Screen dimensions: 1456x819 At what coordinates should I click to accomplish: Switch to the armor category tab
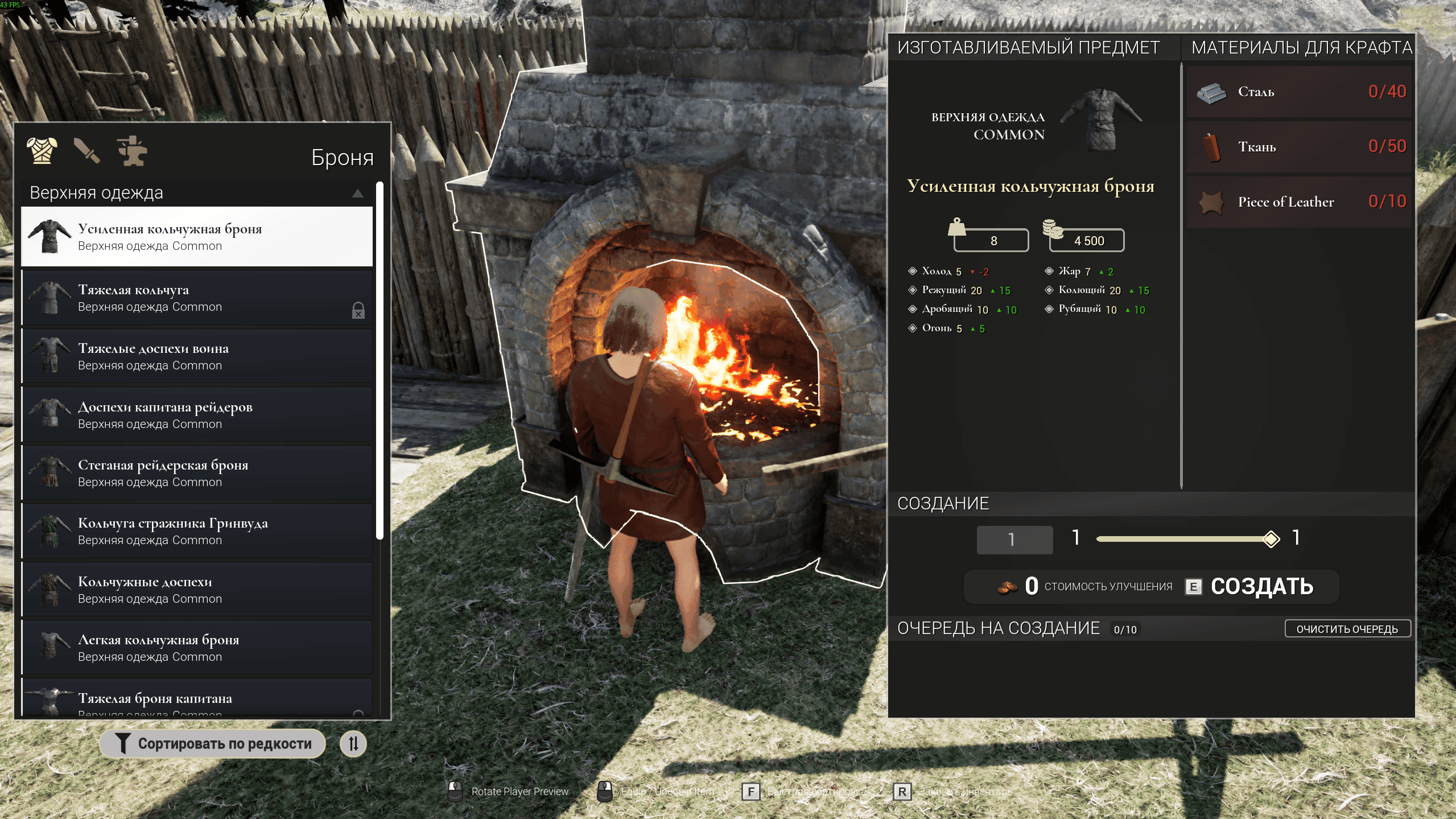click(42, 151)
